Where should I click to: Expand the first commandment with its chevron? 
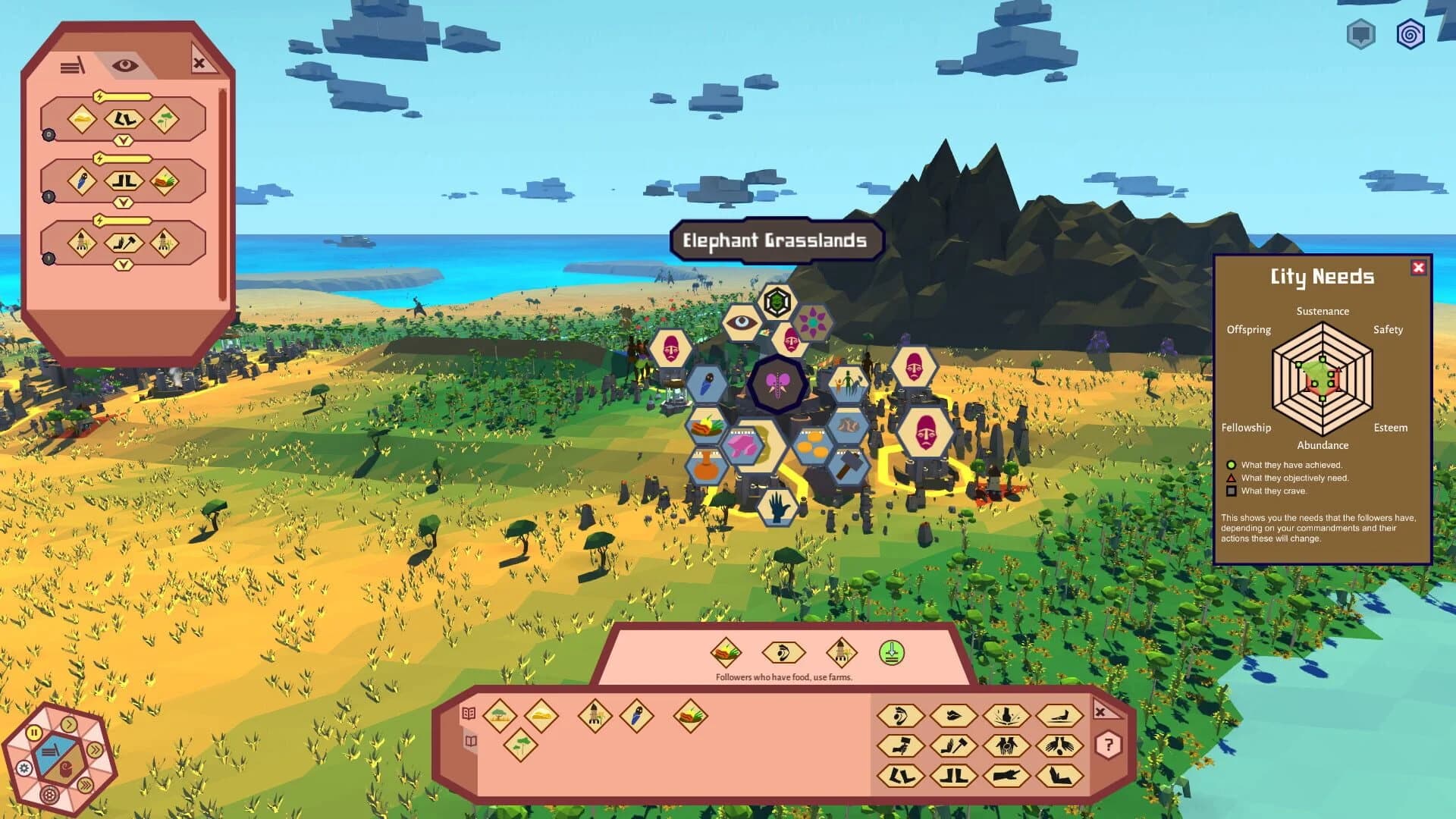point(124,140)
